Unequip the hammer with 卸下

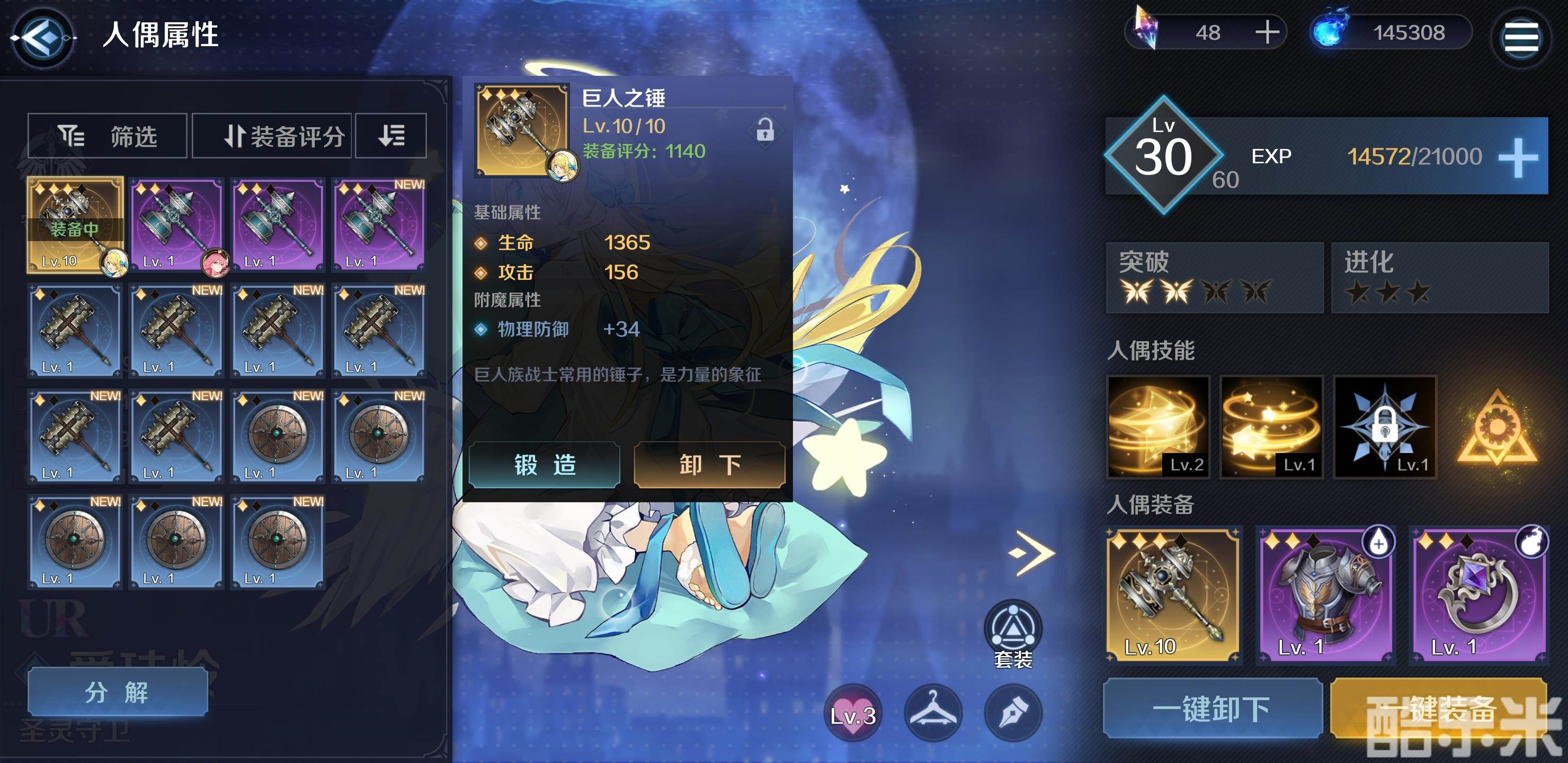(x=709, y=465)
